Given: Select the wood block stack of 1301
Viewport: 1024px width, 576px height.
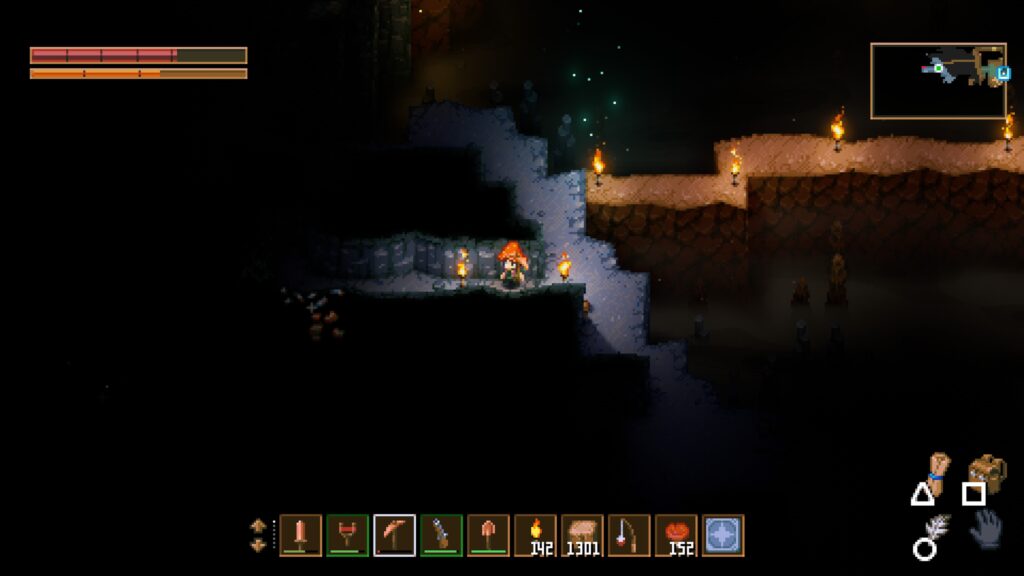Looking at the screenshot, I should [582, 535].
